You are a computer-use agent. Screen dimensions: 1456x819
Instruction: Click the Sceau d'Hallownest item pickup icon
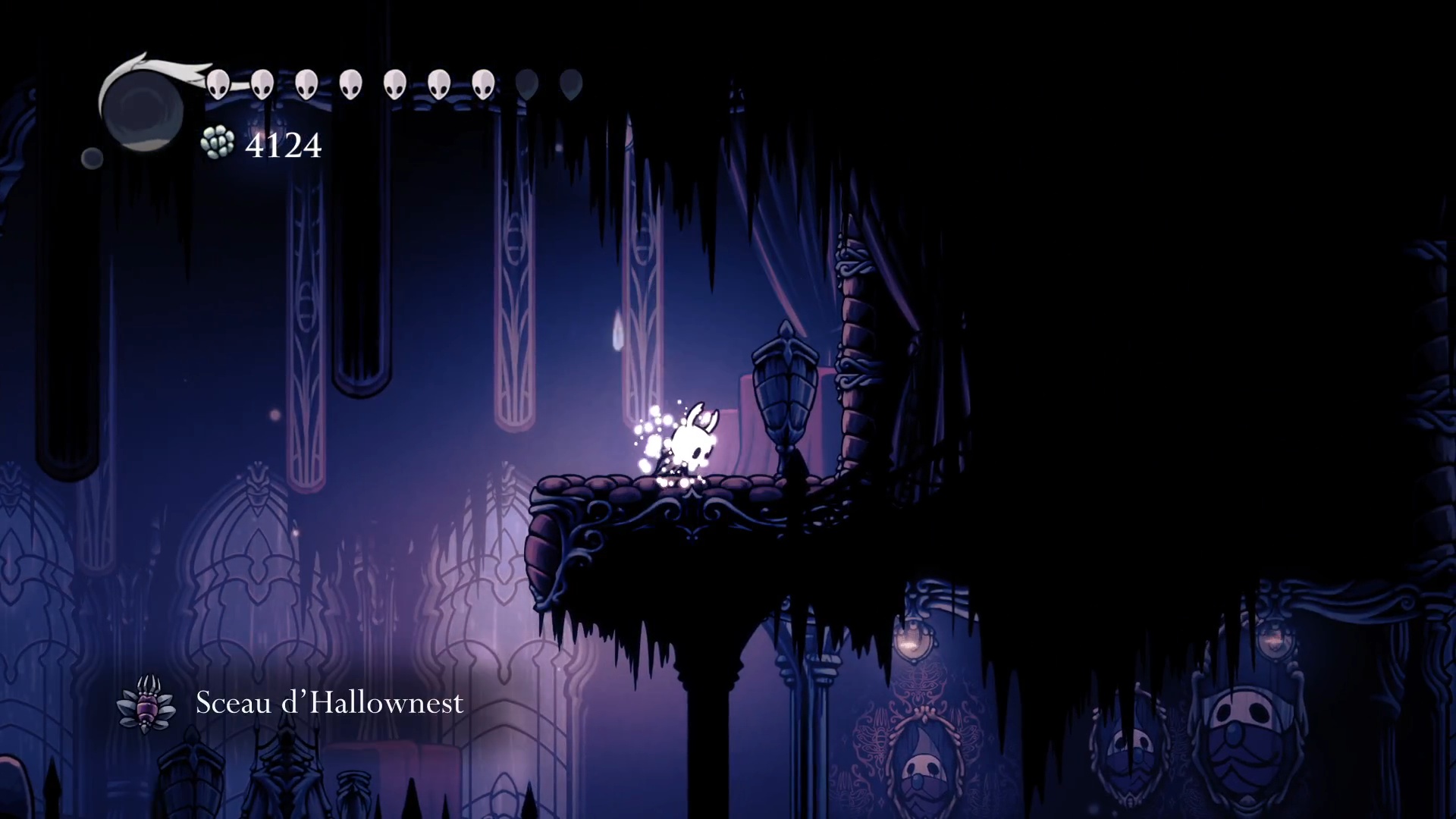pos(146,704)
